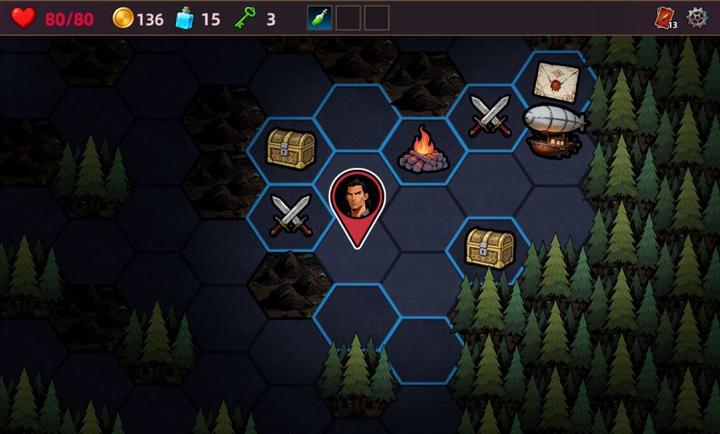
Task: Select the green potion in the item slot
Action: pos(320,18)
